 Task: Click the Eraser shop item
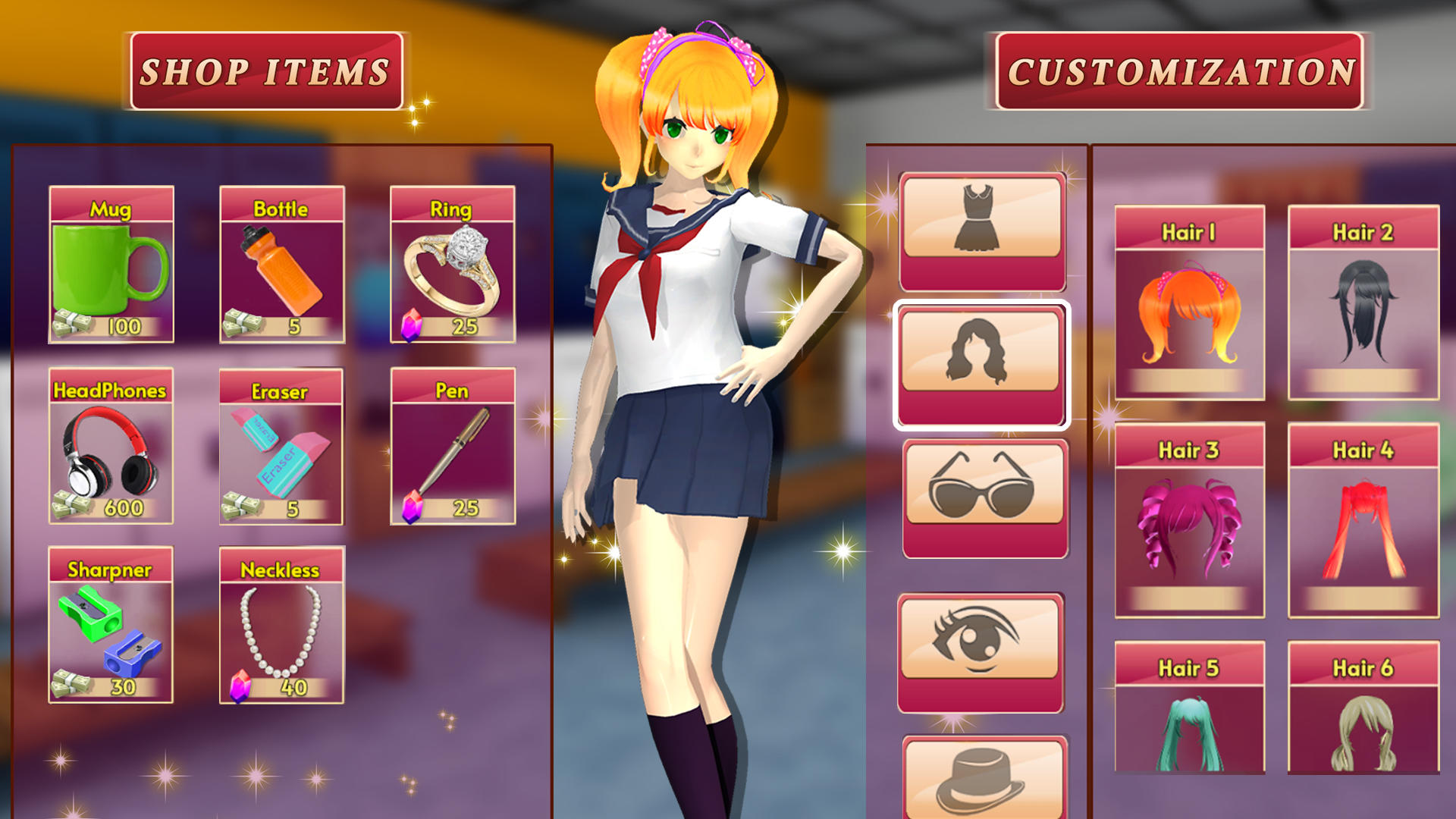[281, 447]
